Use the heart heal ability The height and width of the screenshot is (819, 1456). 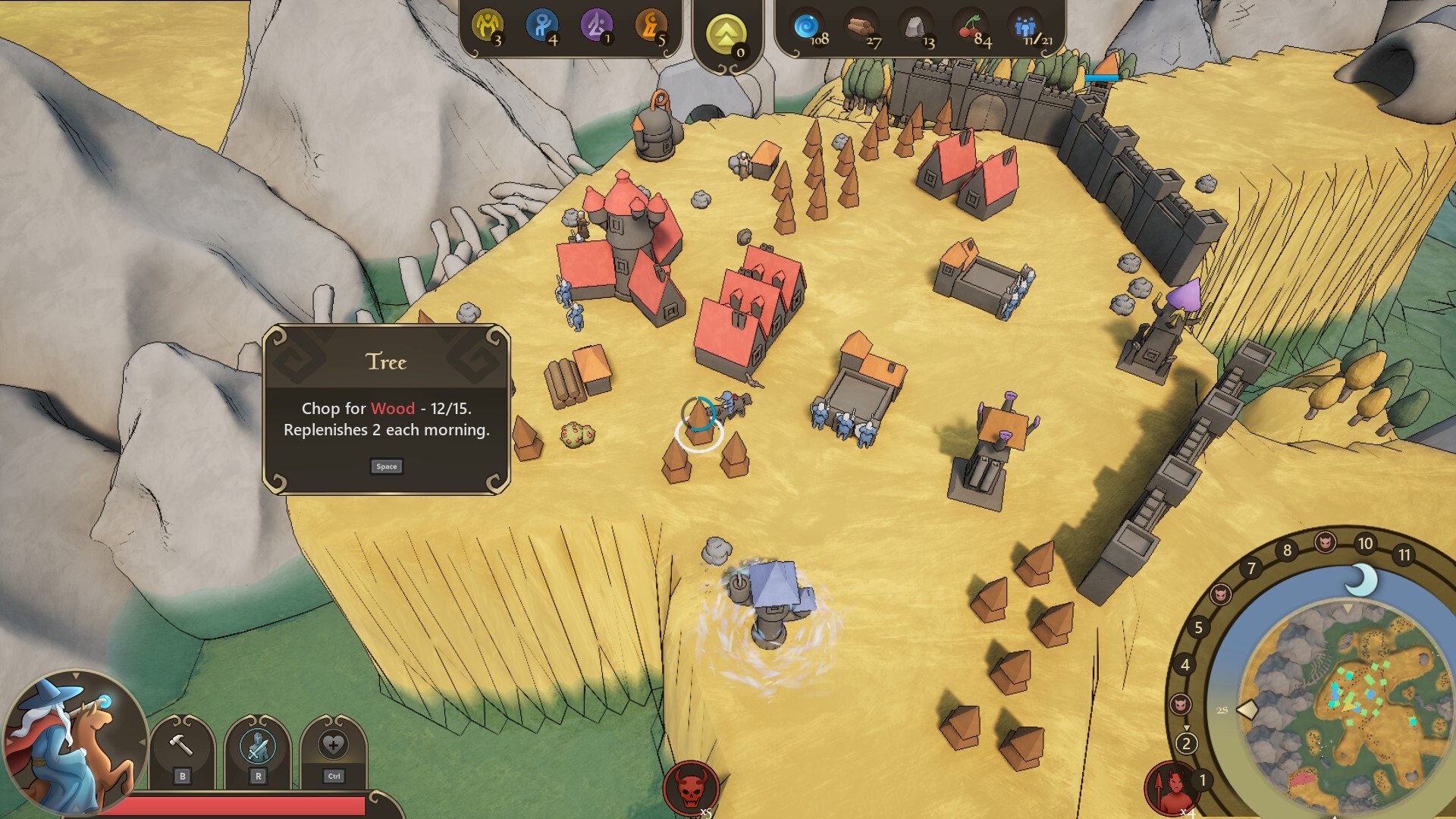point(333,745)
